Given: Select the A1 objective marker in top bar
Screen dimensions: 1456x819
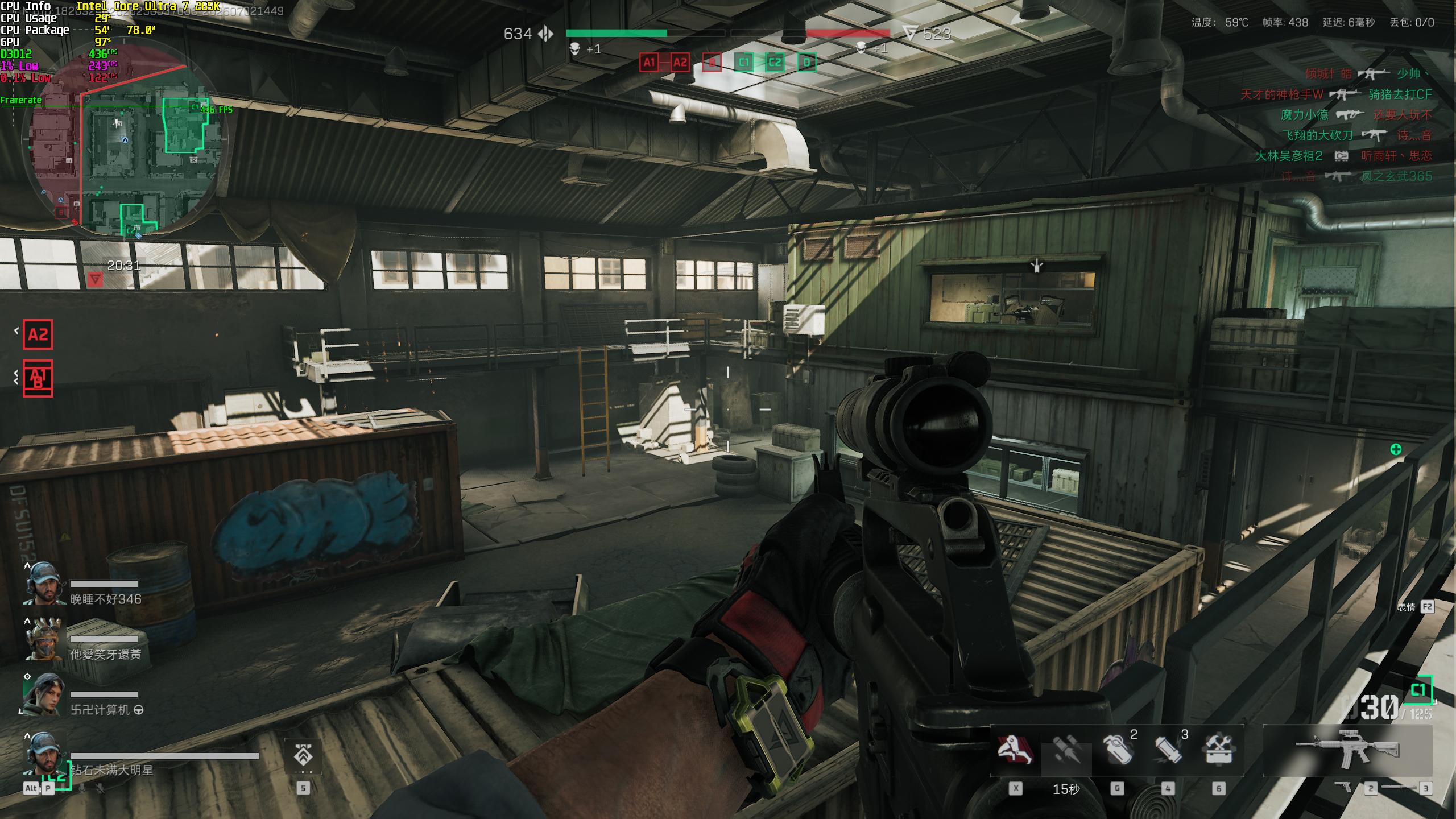Looking at the screenshot, I should [650, 63].
